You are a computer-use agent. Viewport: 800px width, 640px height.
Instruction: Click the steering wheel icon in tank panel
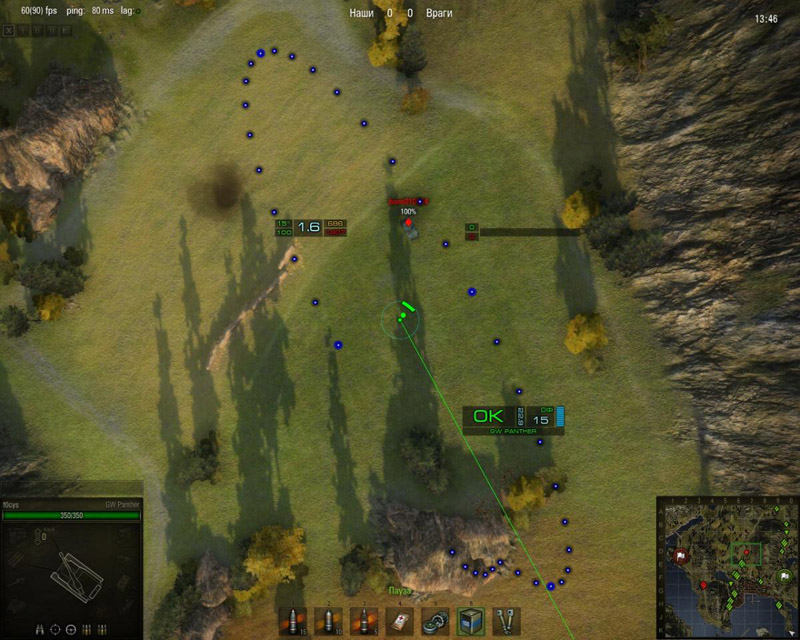point(71,629)
